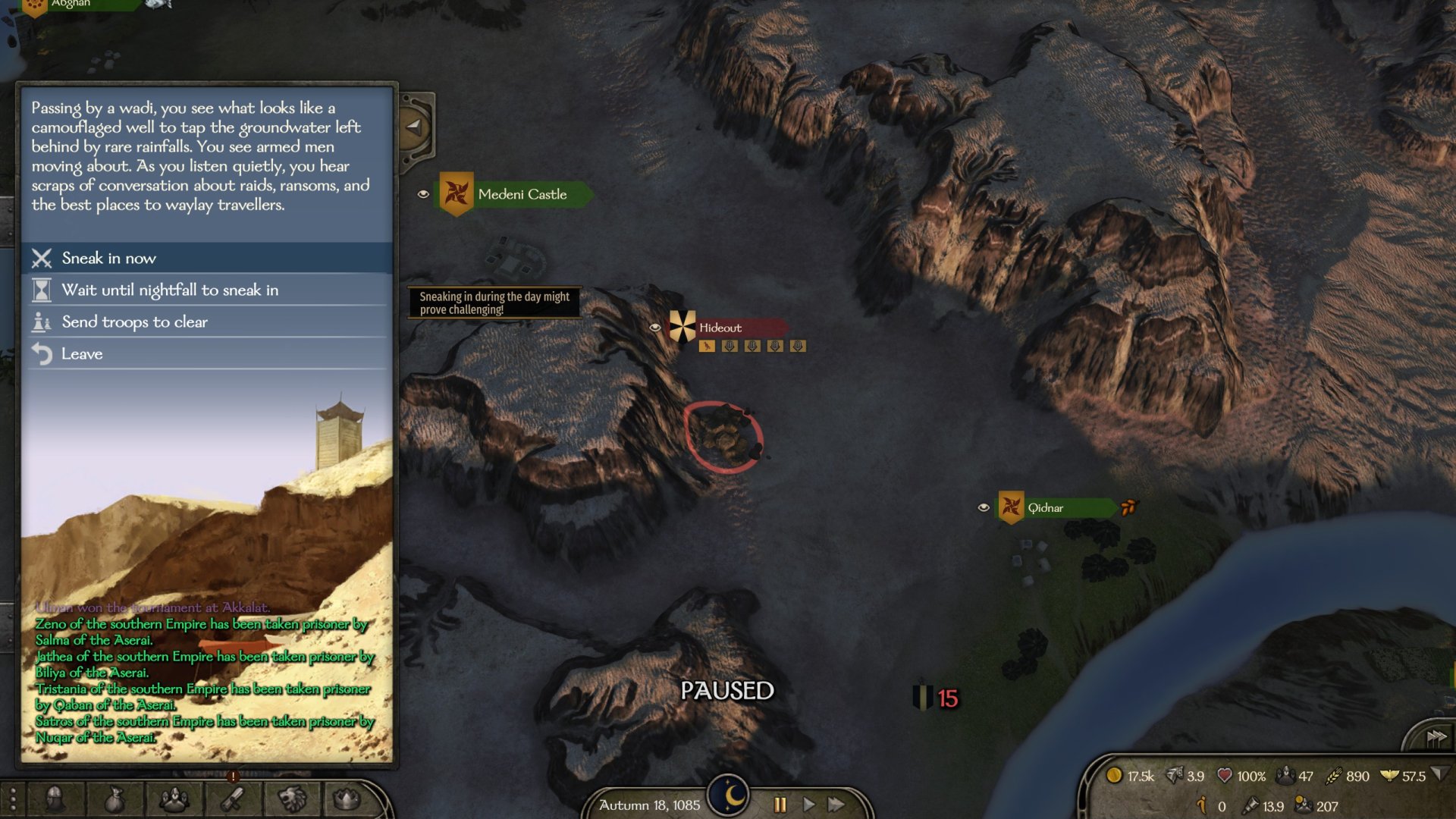Click the play time button

point(808,805)
